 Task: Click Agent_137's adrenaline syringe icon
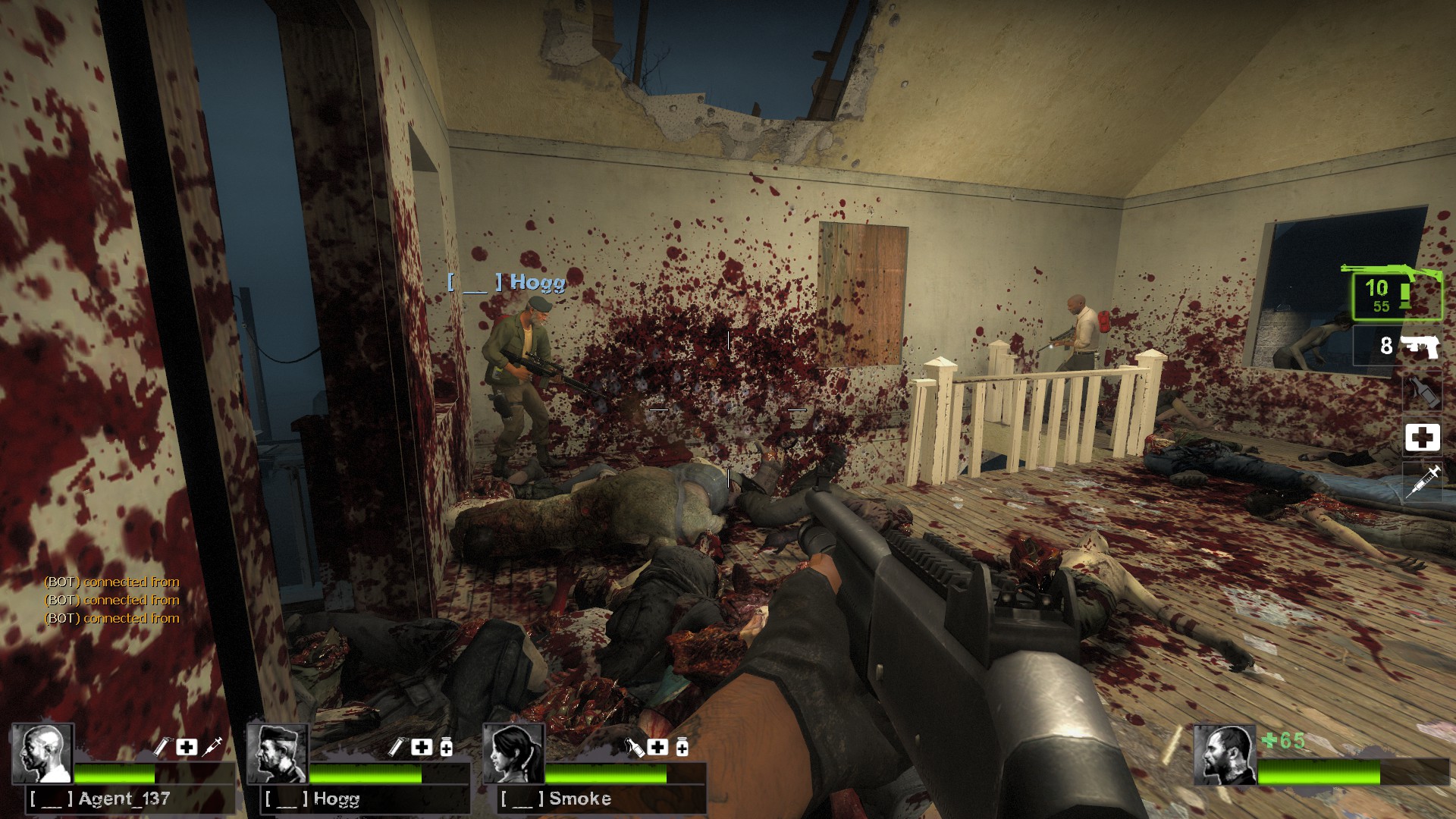coord(212,747)
